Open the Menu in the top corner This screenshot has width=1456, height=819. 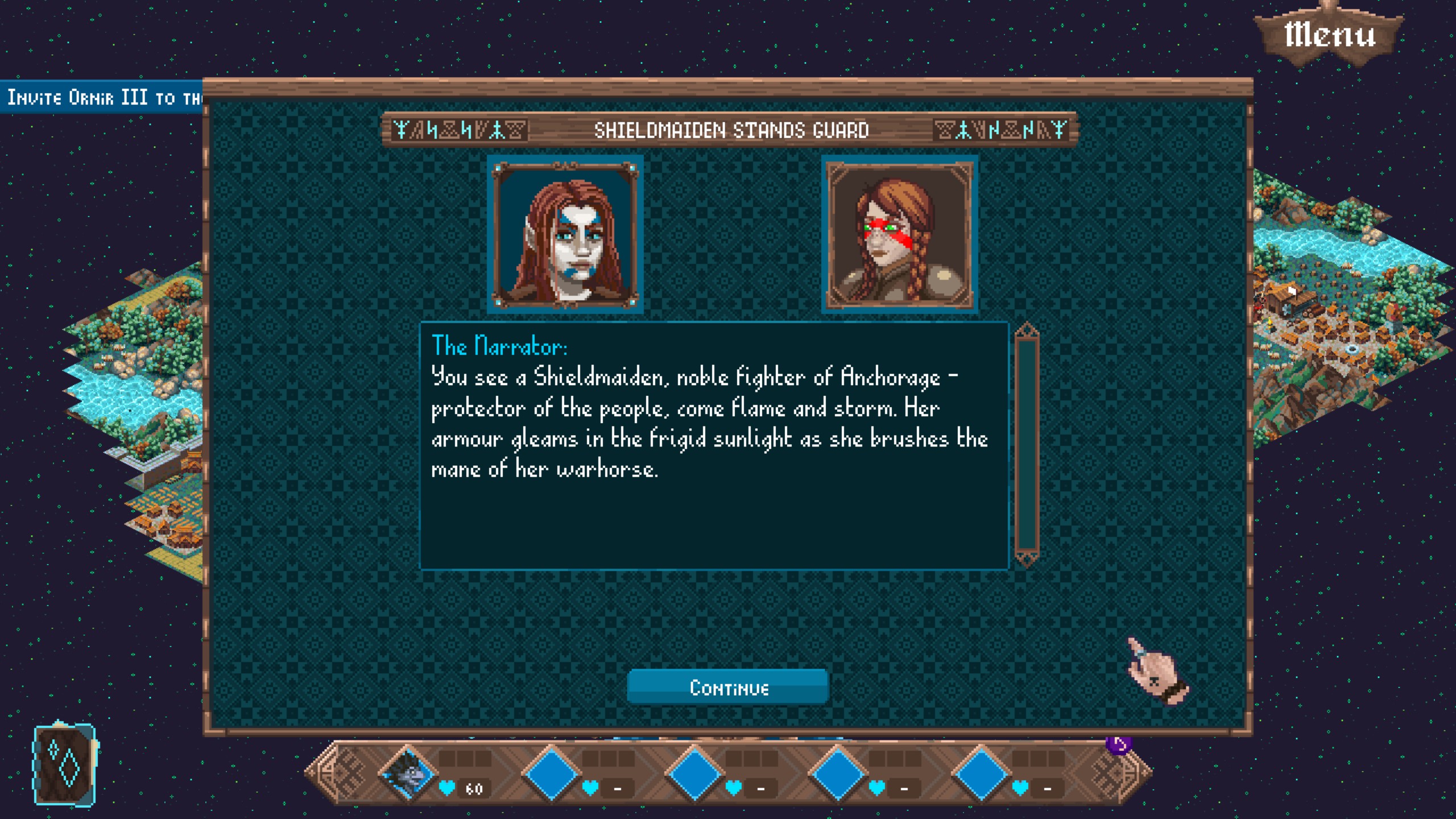click(x=1329, y=35)
